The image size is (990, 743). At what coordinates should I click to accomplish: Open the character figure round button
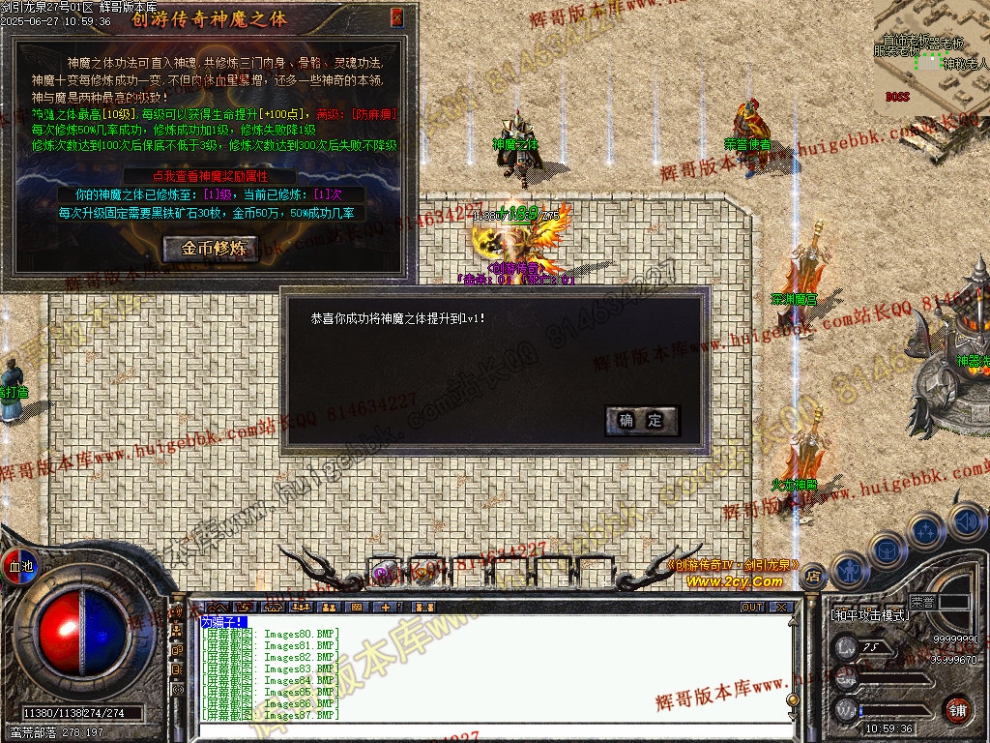848,569
